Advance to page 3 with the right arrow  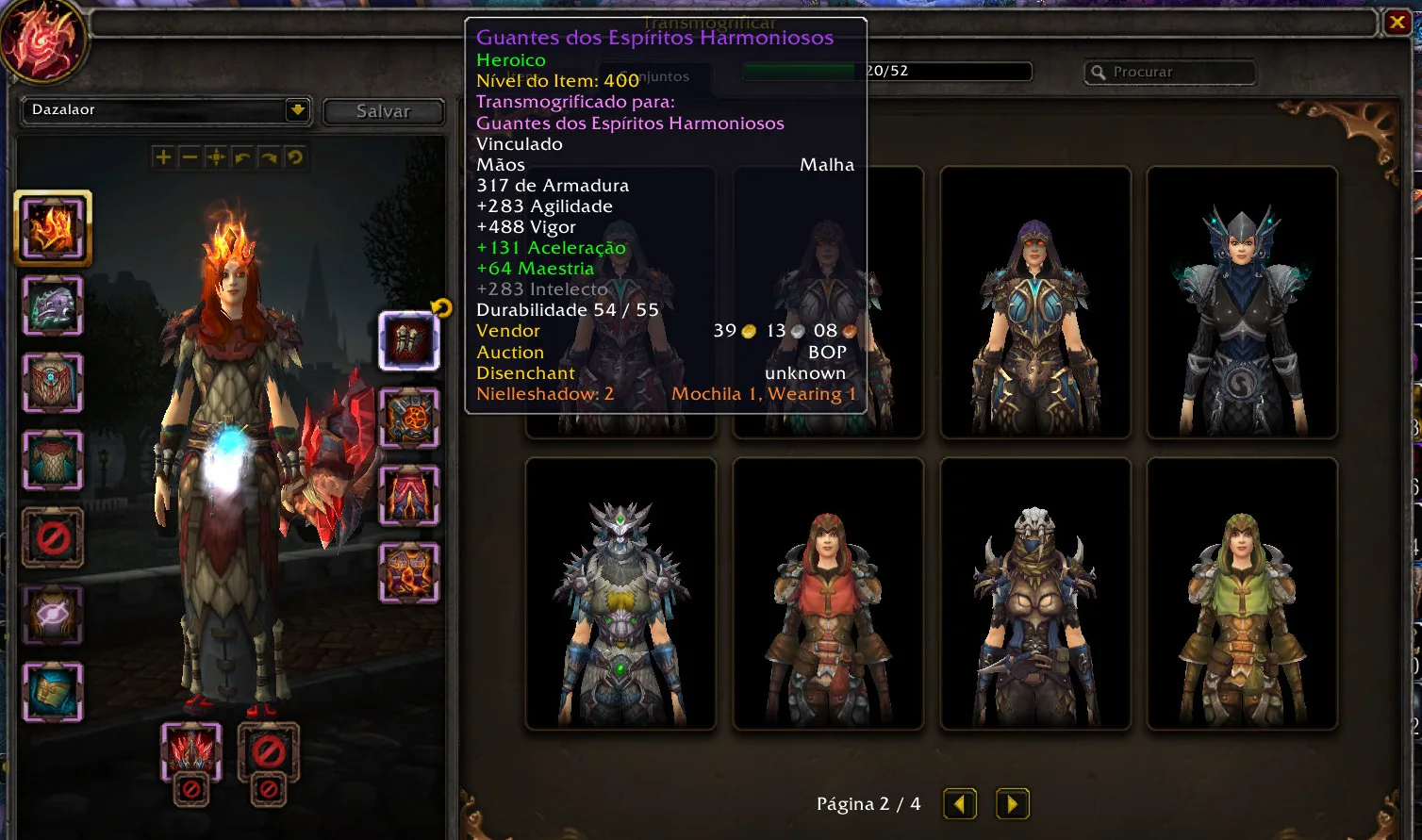point(1013,803)
